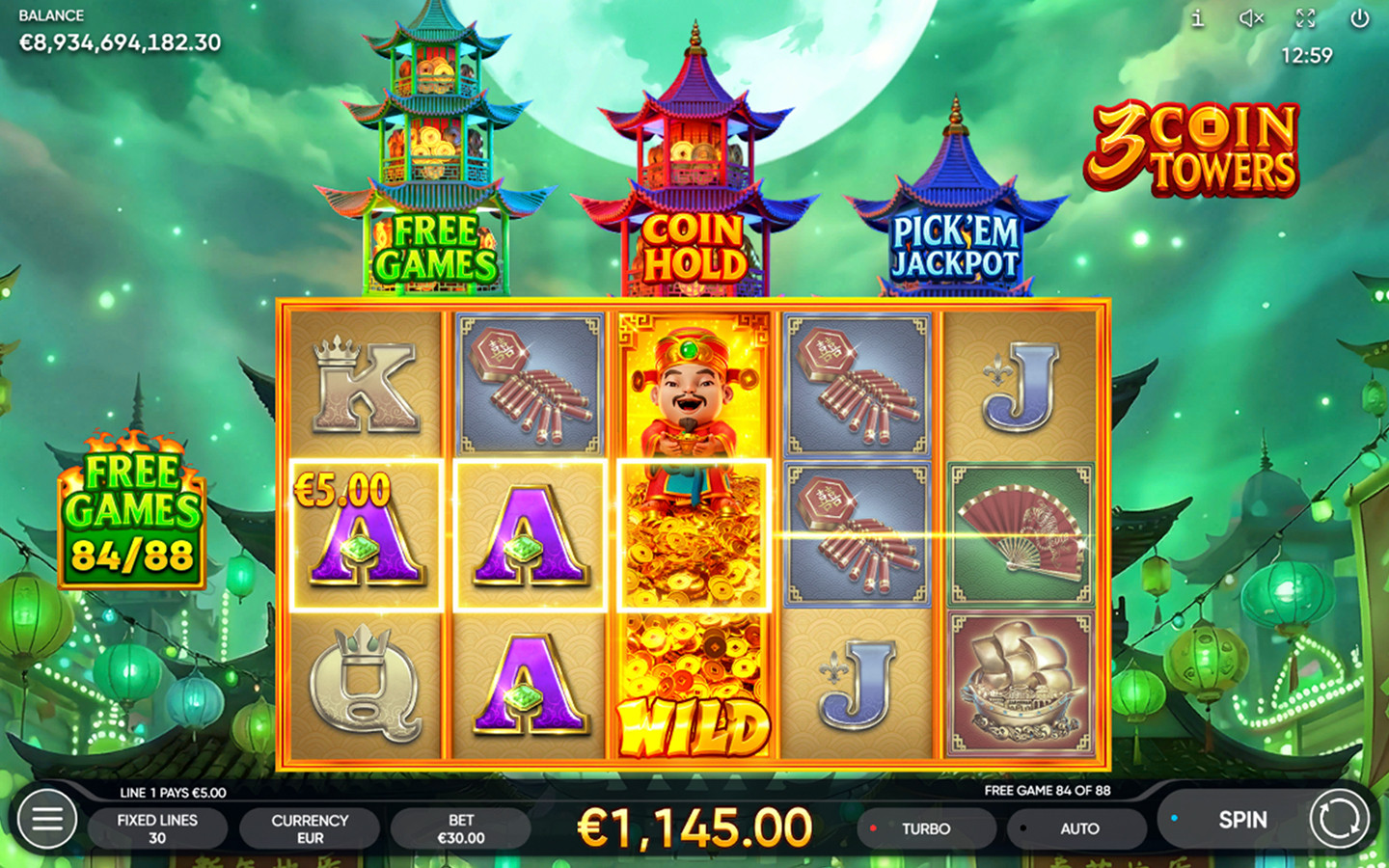This screenshot has width=1389, height=868.
Task: Enable Turbo mode
Action: 925,827
